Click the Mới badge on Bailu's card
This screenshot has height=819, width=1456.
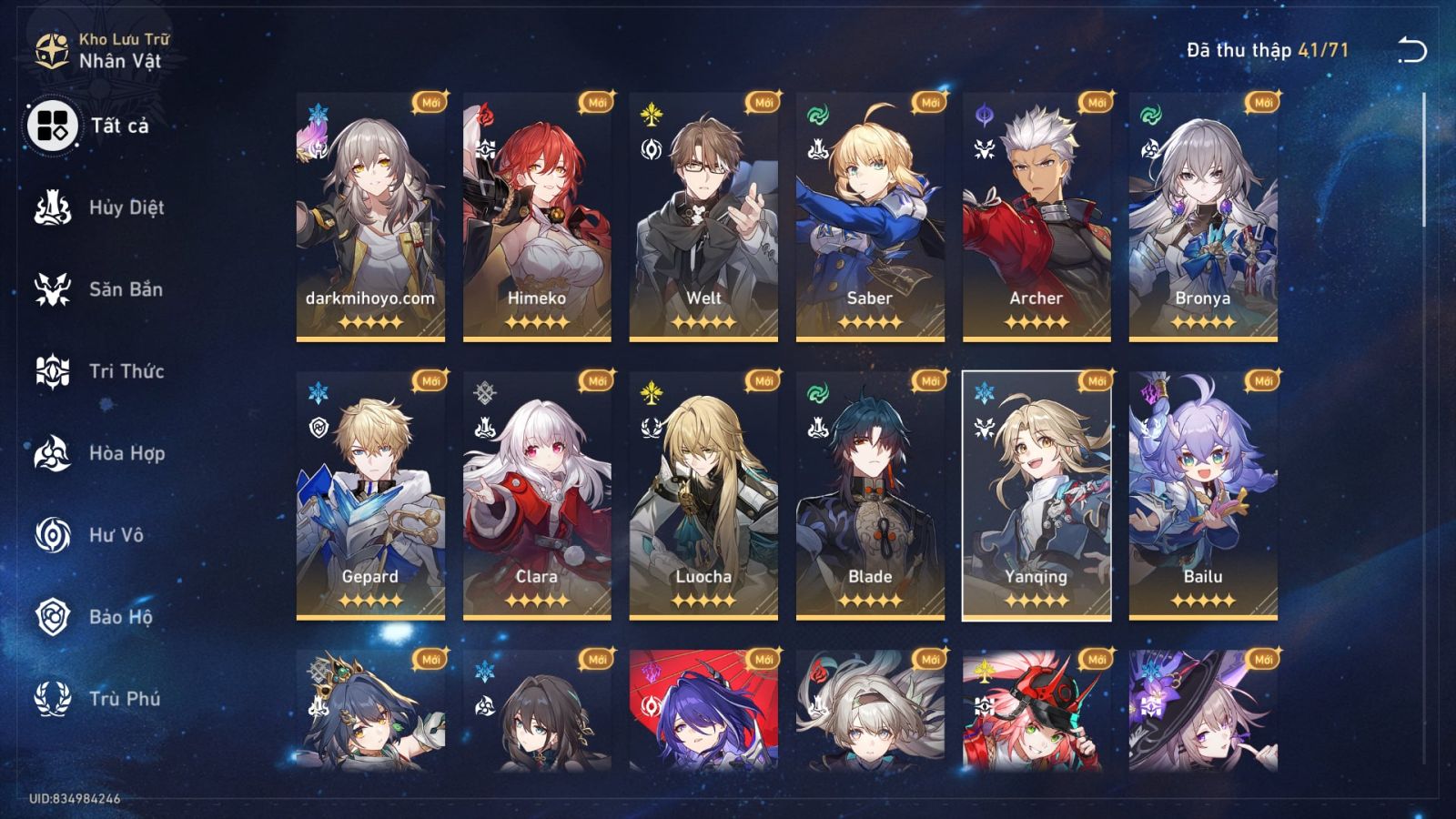click(1260, 379)
